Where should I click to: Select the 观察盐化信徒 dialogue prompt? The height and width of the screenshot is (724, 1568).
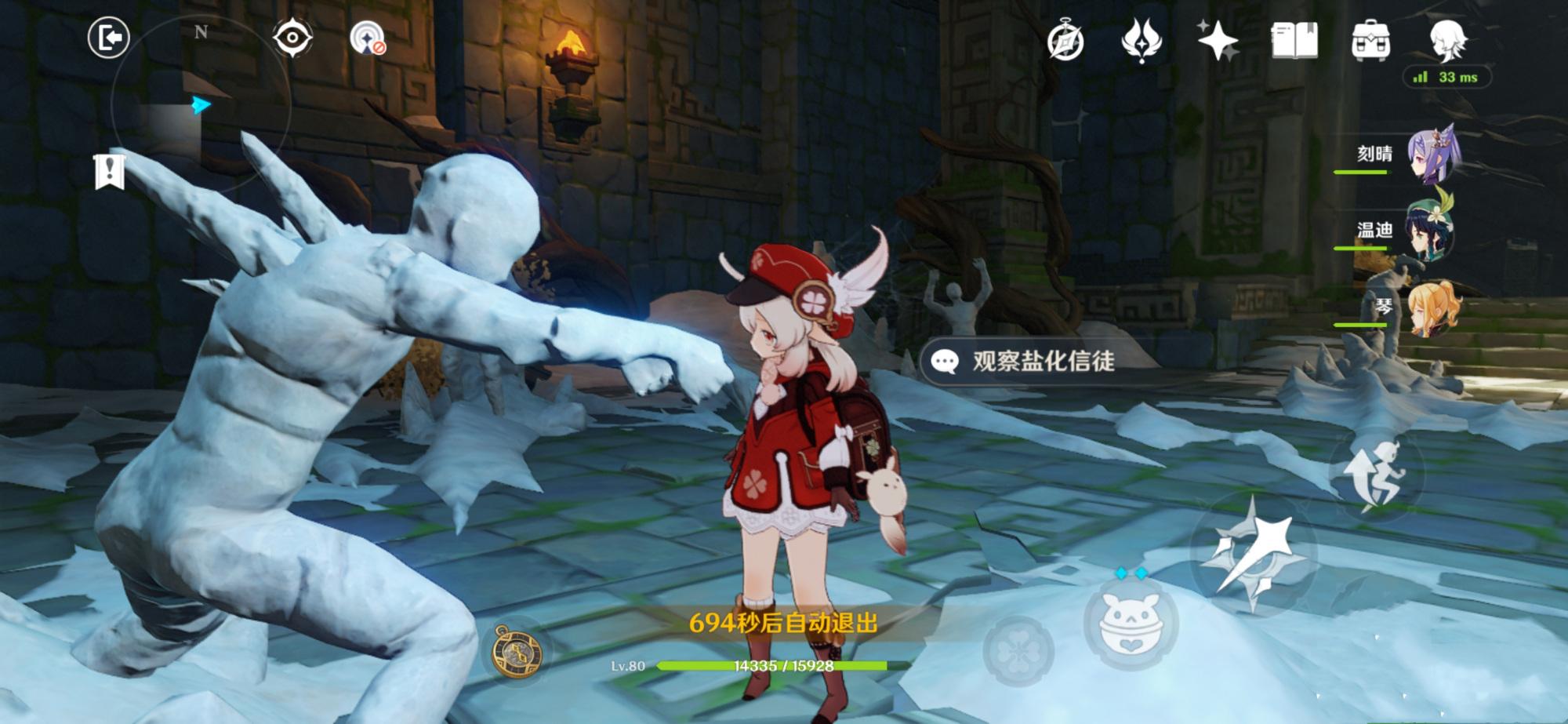[x=1025, y=361]
